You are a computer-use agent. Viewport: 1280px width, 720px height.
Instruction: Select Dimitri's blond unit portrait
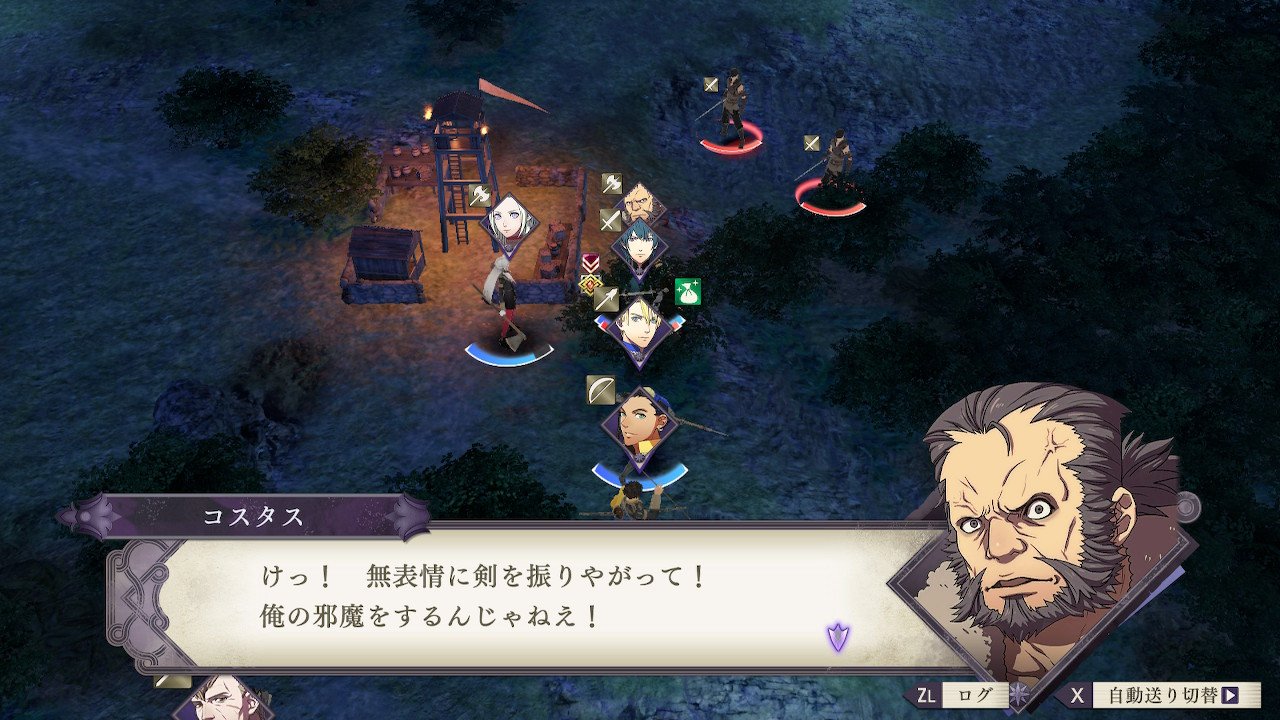click(639, 326)
